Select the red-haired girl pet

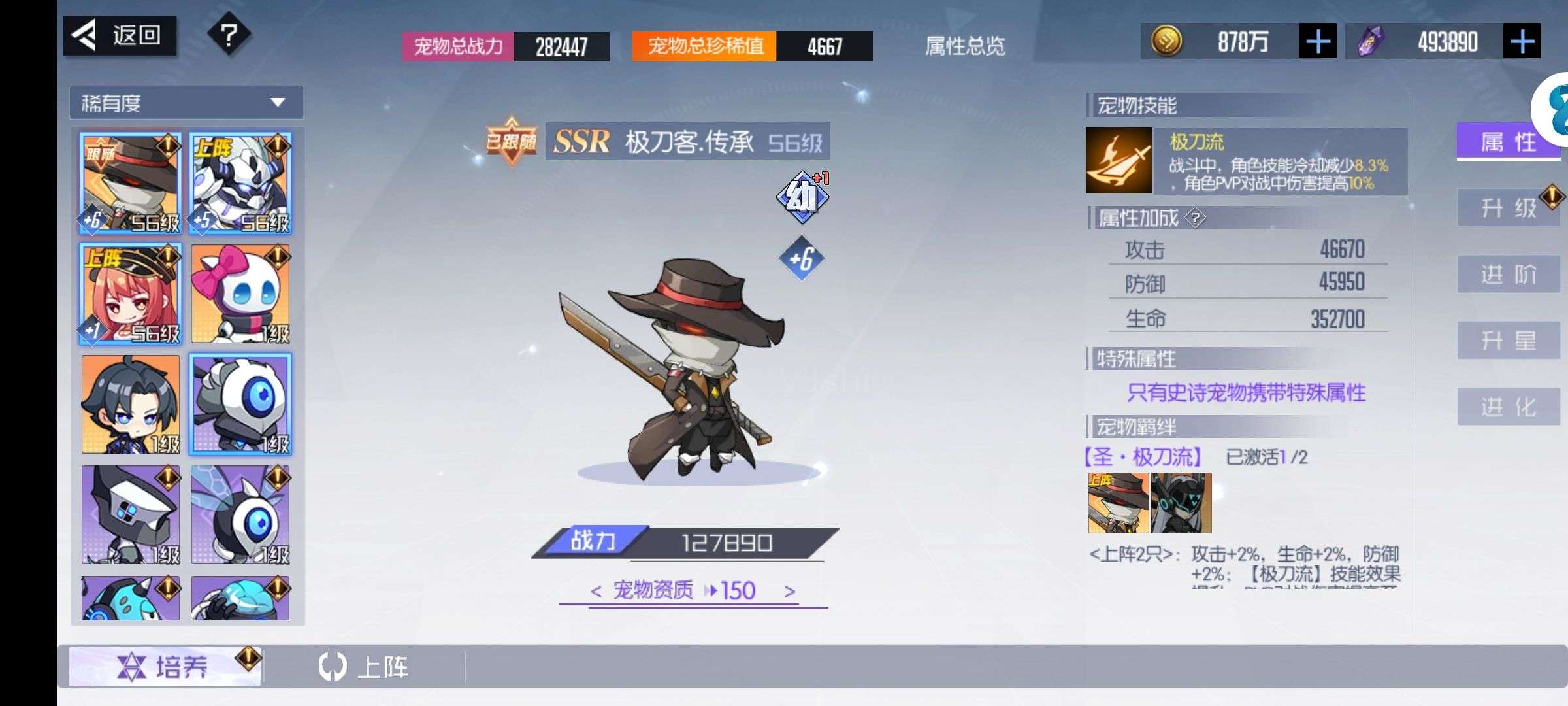point(131,294)
